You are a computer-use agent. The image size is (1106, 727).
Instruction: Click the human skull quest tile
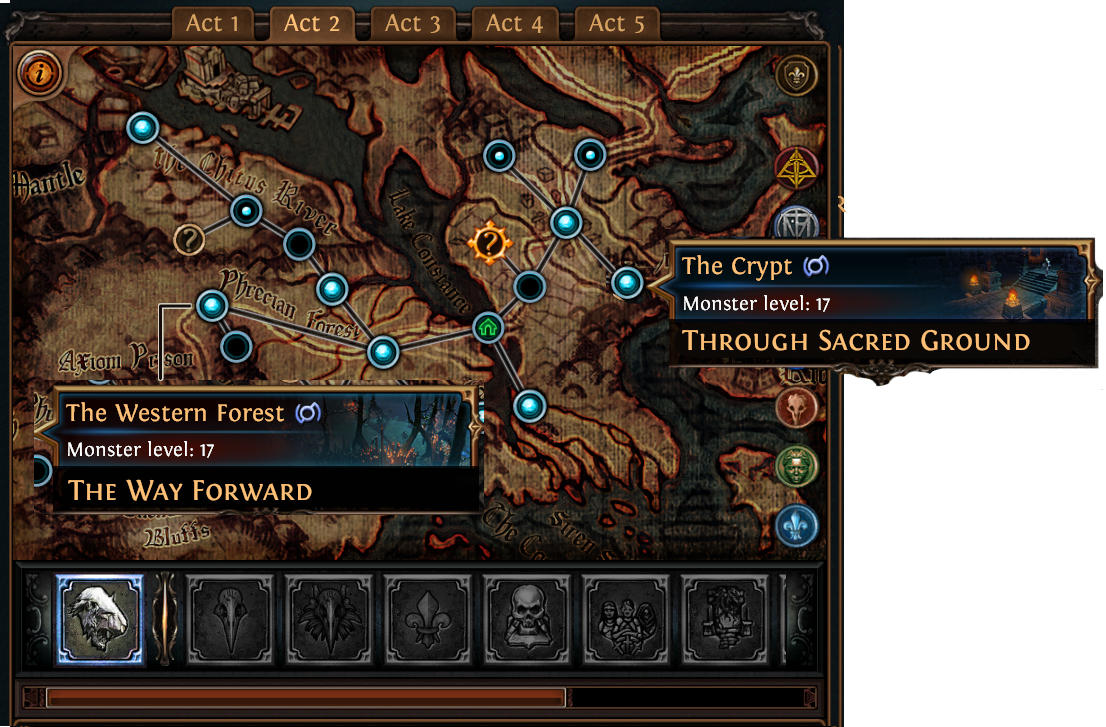523,620
